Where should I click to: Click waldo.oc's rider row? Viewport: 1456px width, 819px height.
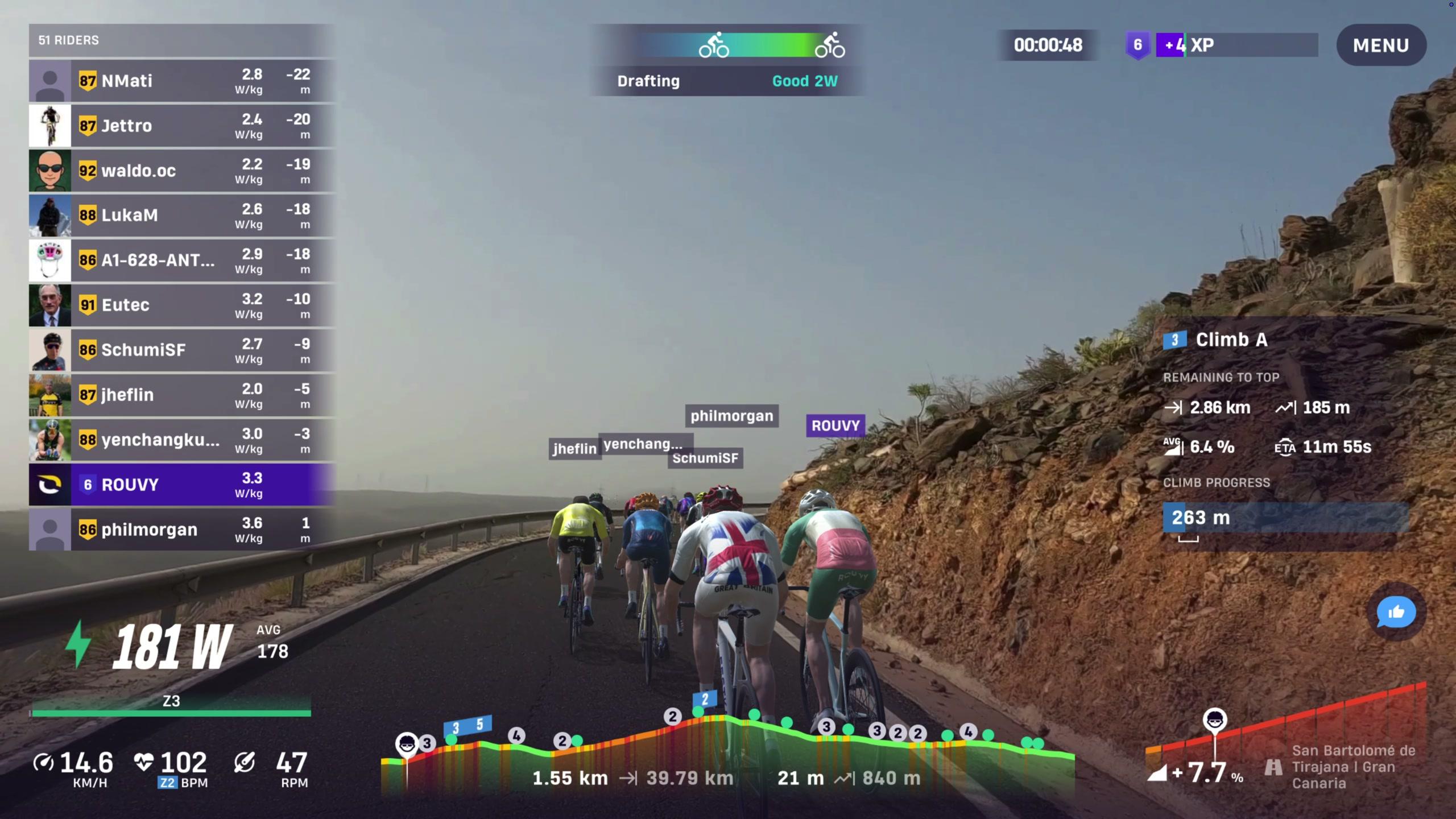click(182, 171)
